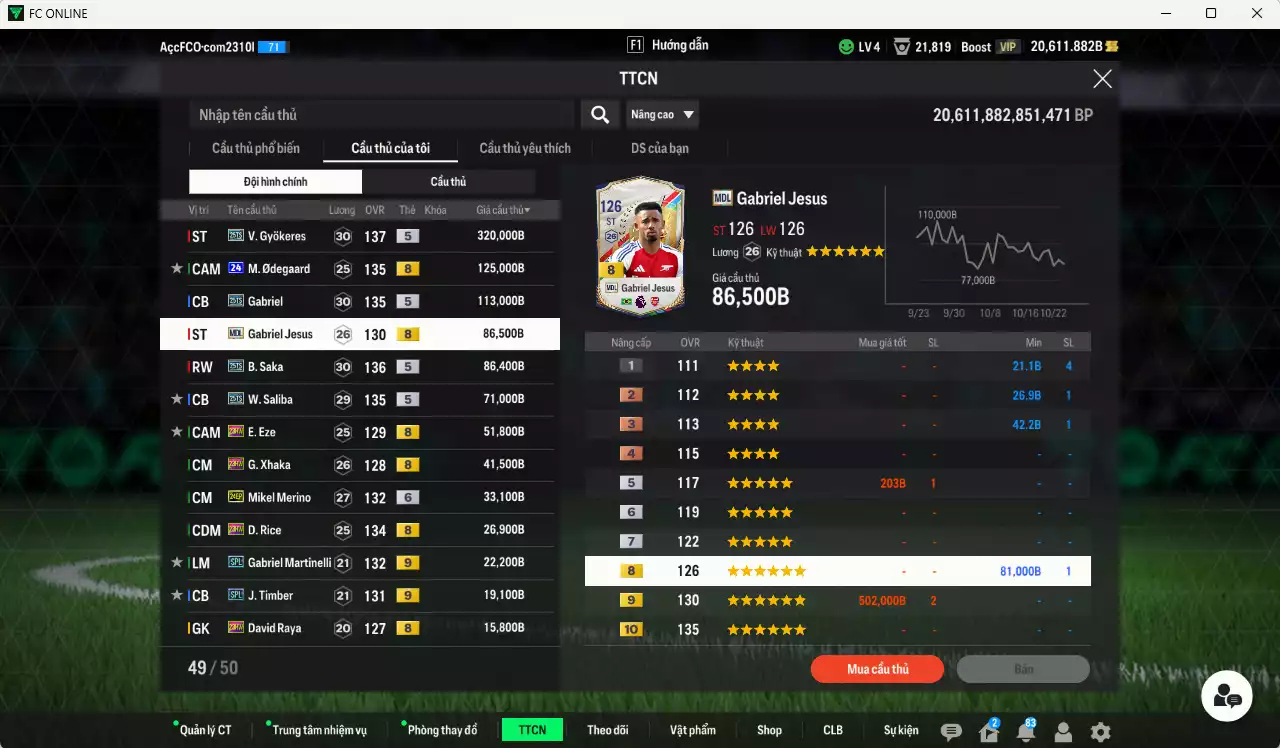Click the search magnifier icon
Viewport: 1280px width, 748px height.
pyautogui.click(x=599, y=114)
